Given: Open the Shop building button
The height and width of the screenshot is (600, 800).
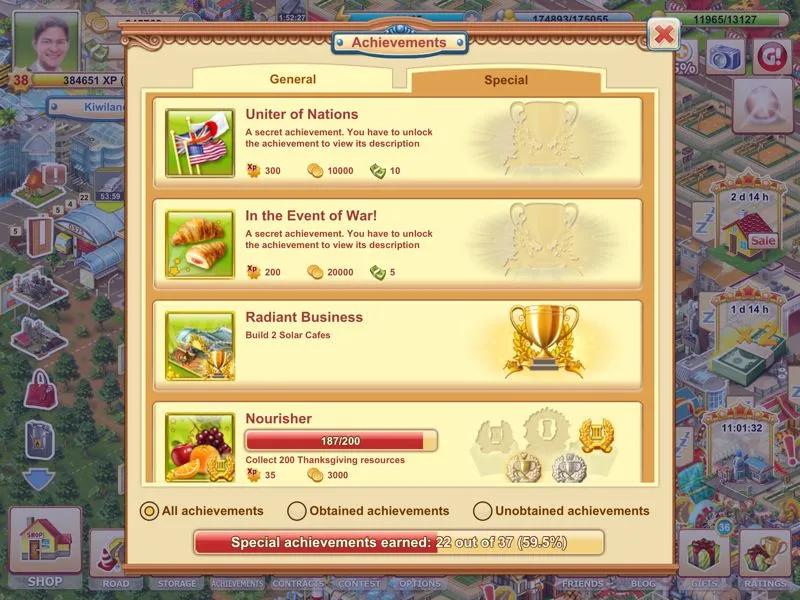Looking at the screenshot, I should 45,545.
